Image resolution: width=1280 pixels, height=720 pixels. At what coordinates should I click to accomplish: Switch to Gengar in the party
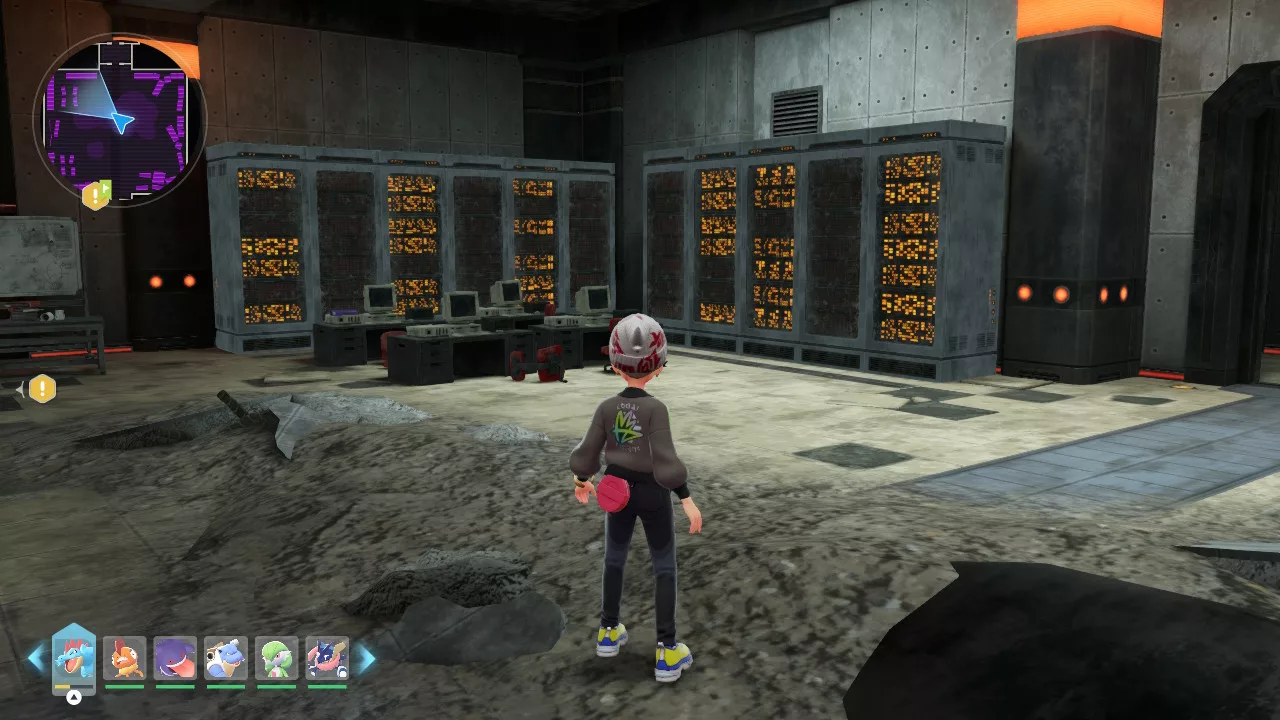tap(175, 658)
